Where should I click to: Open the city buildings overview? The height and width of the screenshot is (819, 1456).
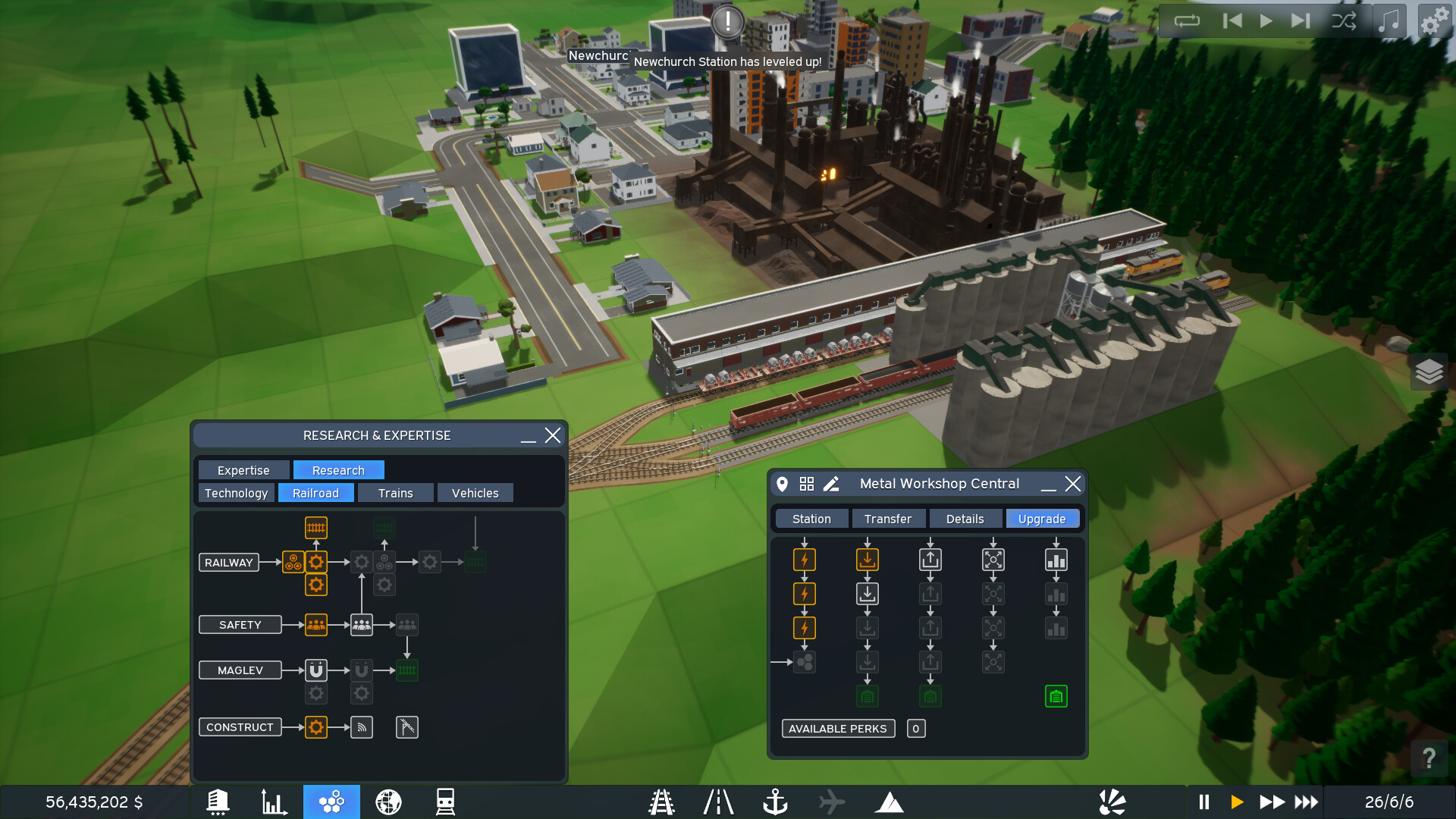click(x=218, y=801)
